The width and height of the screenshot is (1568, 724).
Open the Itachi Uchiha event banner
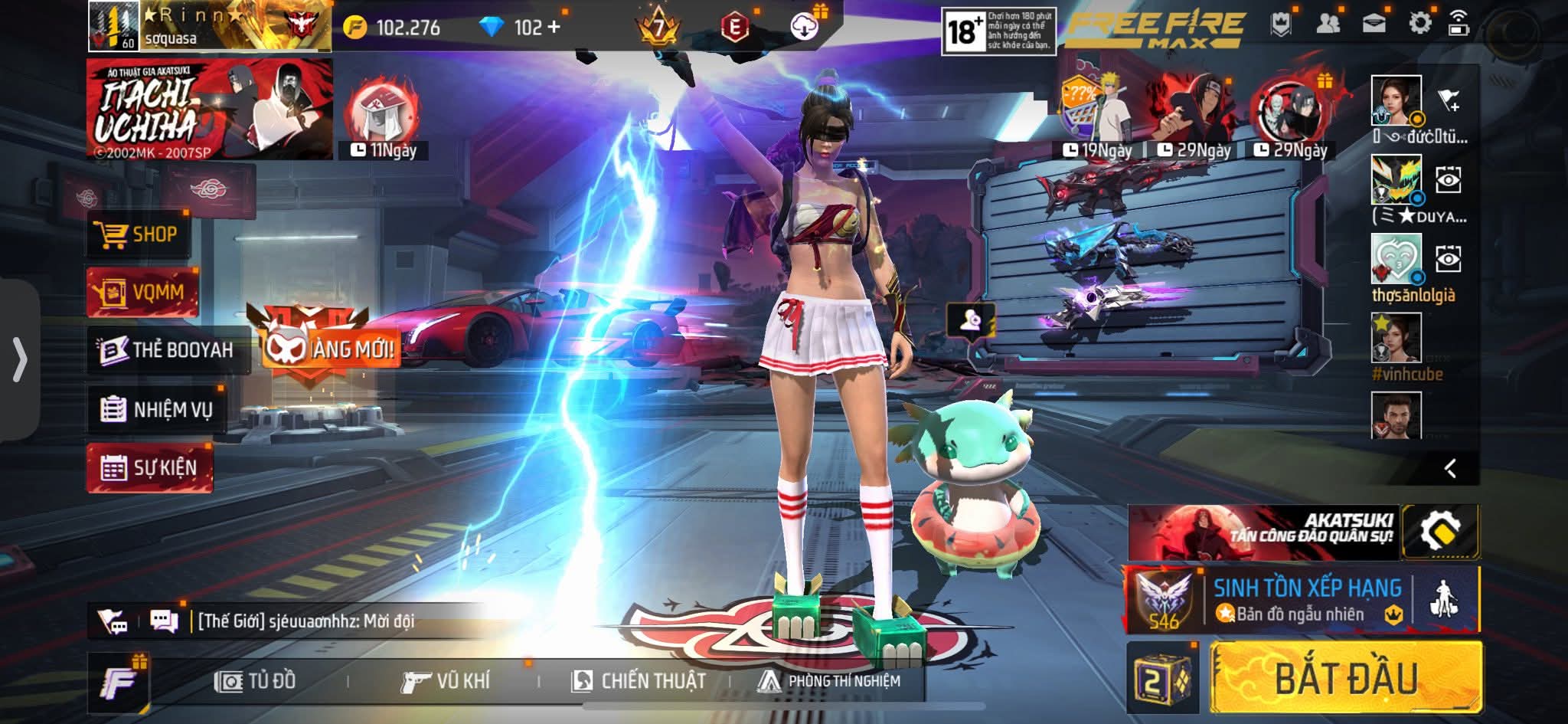tap(210, 110)
